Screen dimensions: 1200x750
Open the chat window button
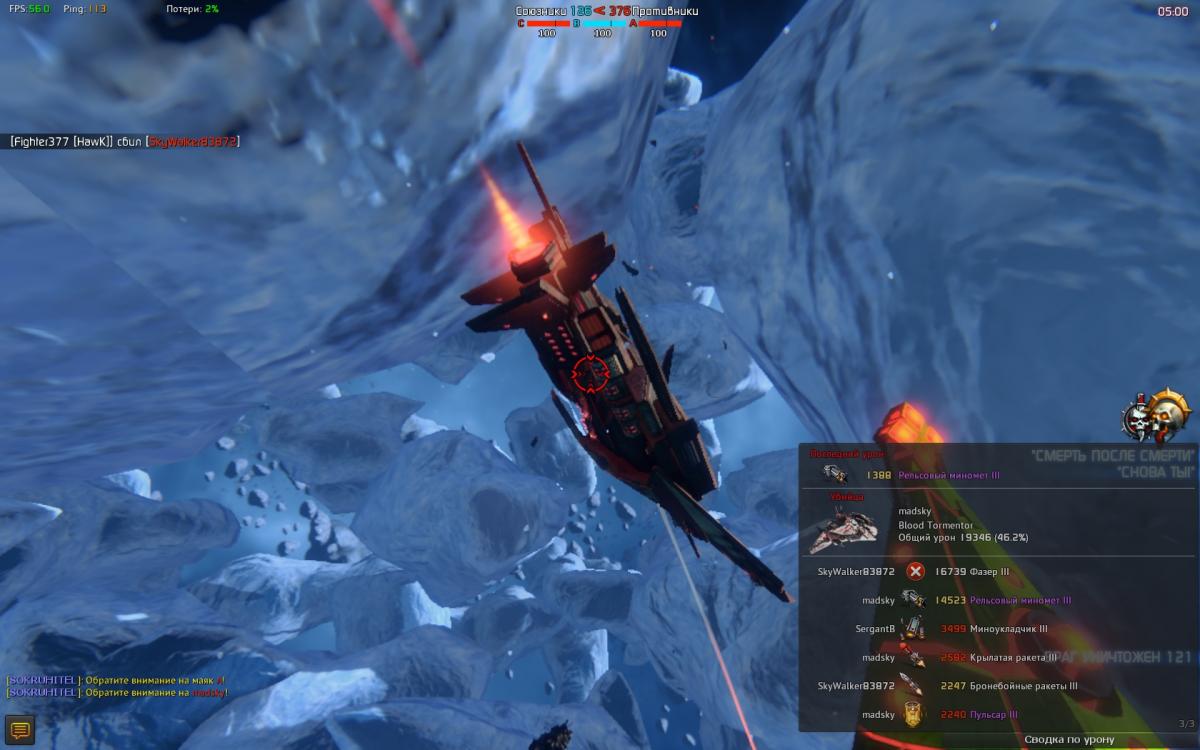point(20,729)
